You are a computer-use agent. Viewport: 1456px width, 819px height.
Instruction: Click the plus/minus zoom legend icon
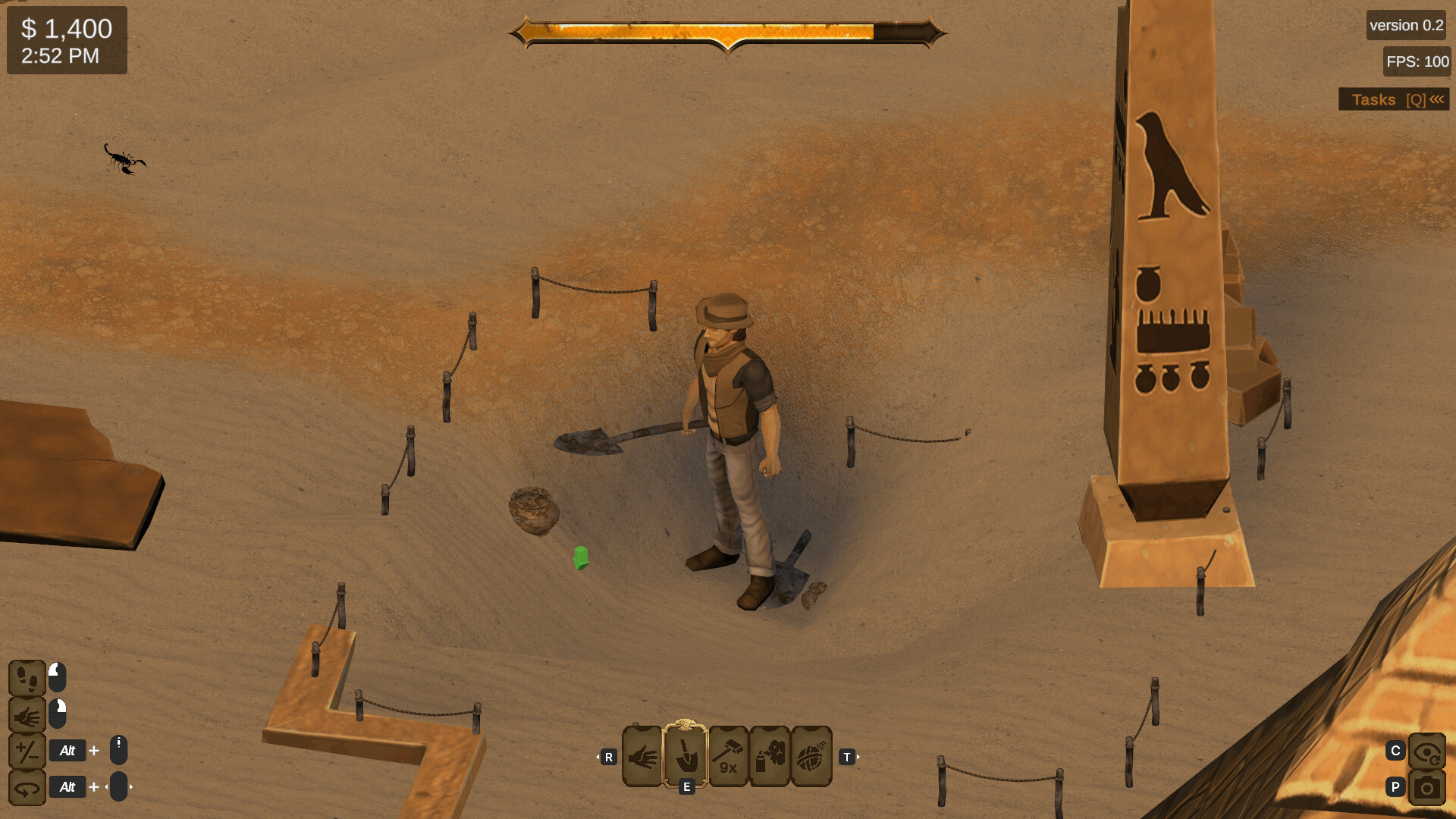pos(27,750)
